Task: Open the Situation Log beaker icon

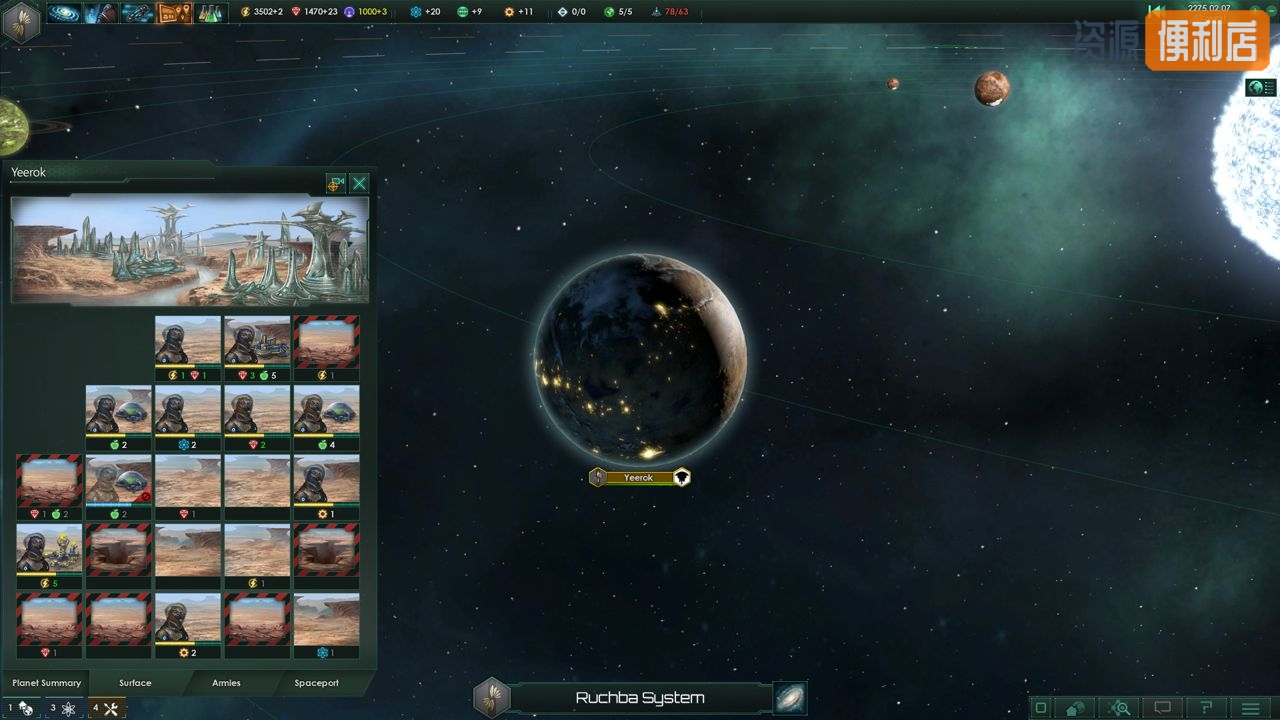Action: 210,13
